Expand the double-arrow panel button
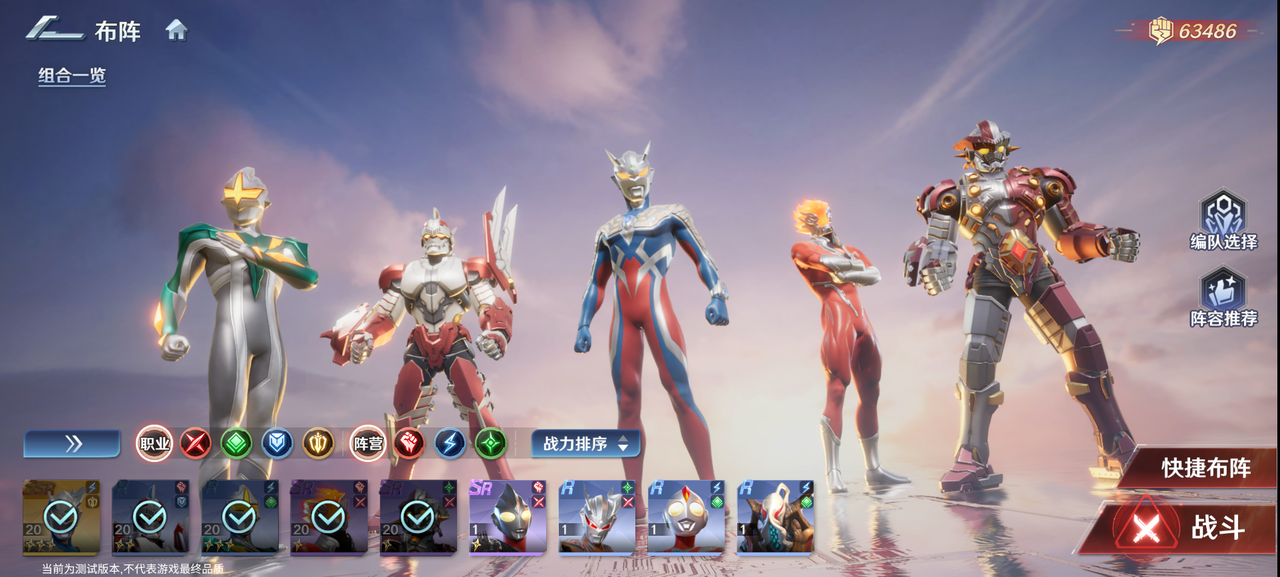The image size is (1280, 577). coord(72,443)
